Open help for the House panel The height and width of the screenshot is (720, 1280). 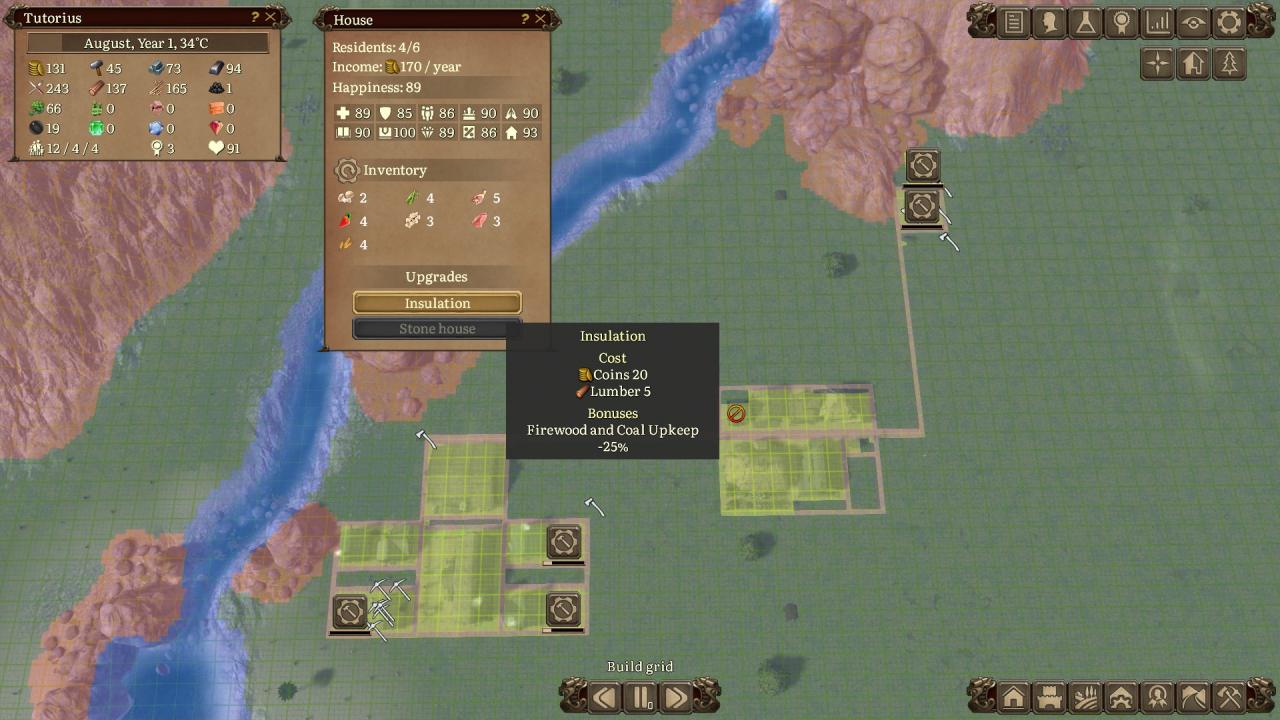click(525, 19)
